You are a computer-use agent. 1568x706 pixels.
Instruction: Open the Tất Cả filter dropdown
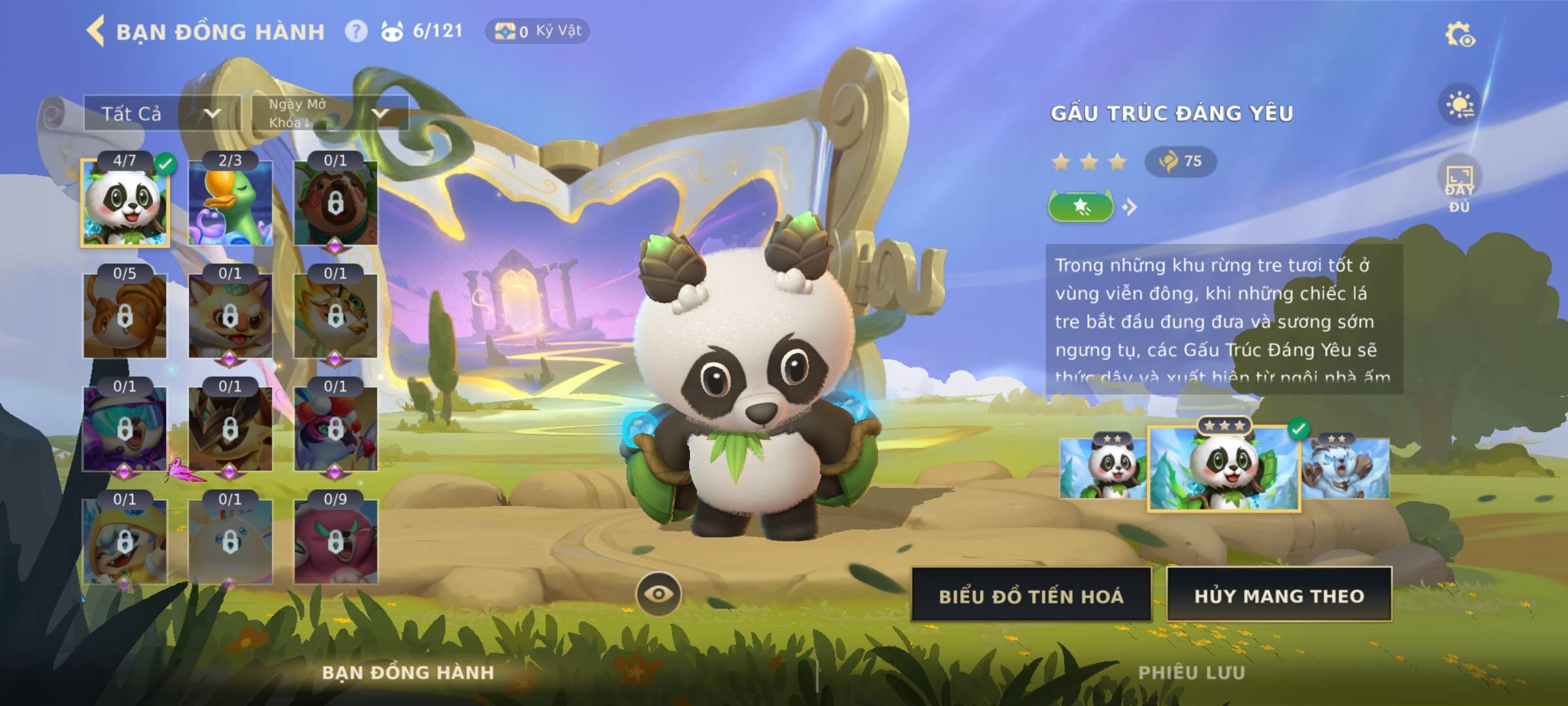point(161,114)
